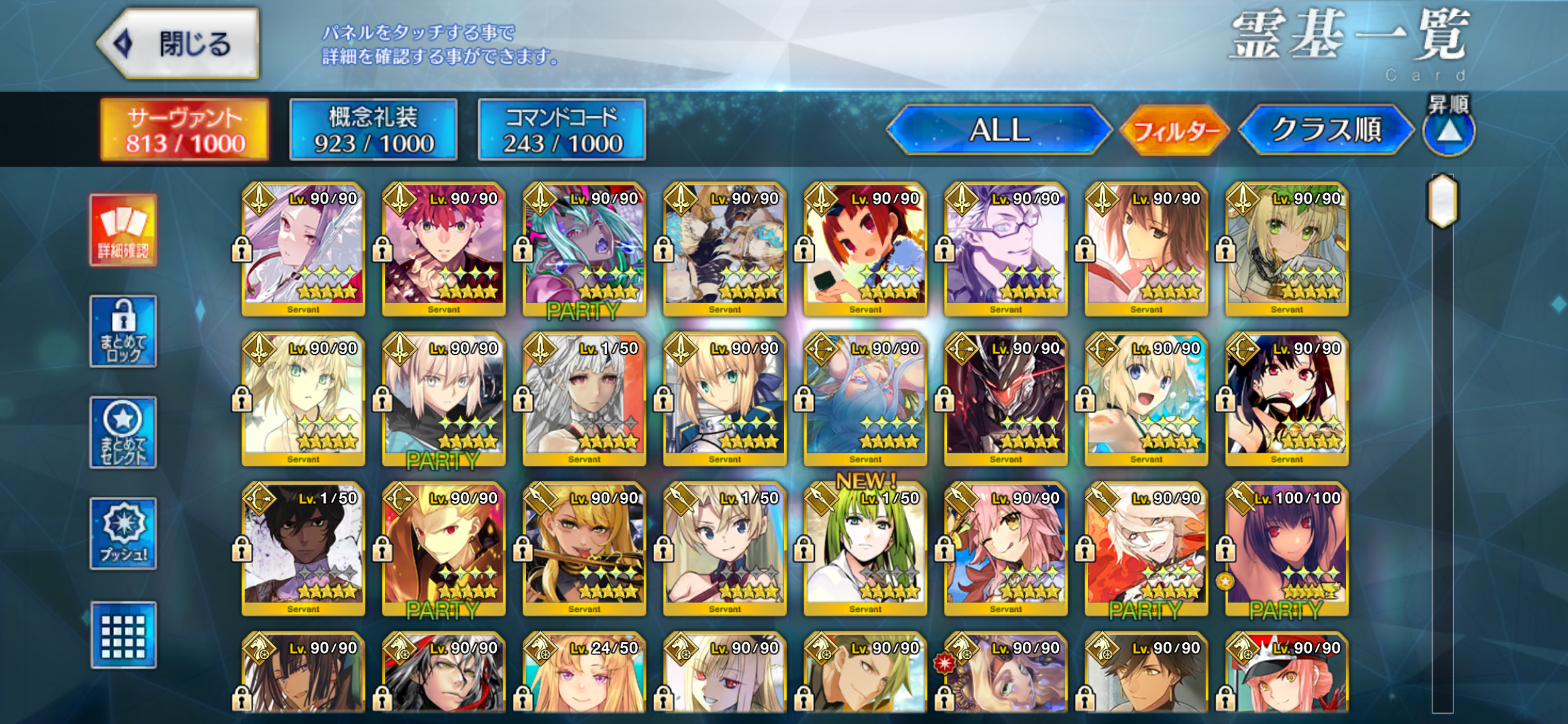Pick the green-haired servant marked NEW!
1568x724 pixels.
tap(865, 548)
